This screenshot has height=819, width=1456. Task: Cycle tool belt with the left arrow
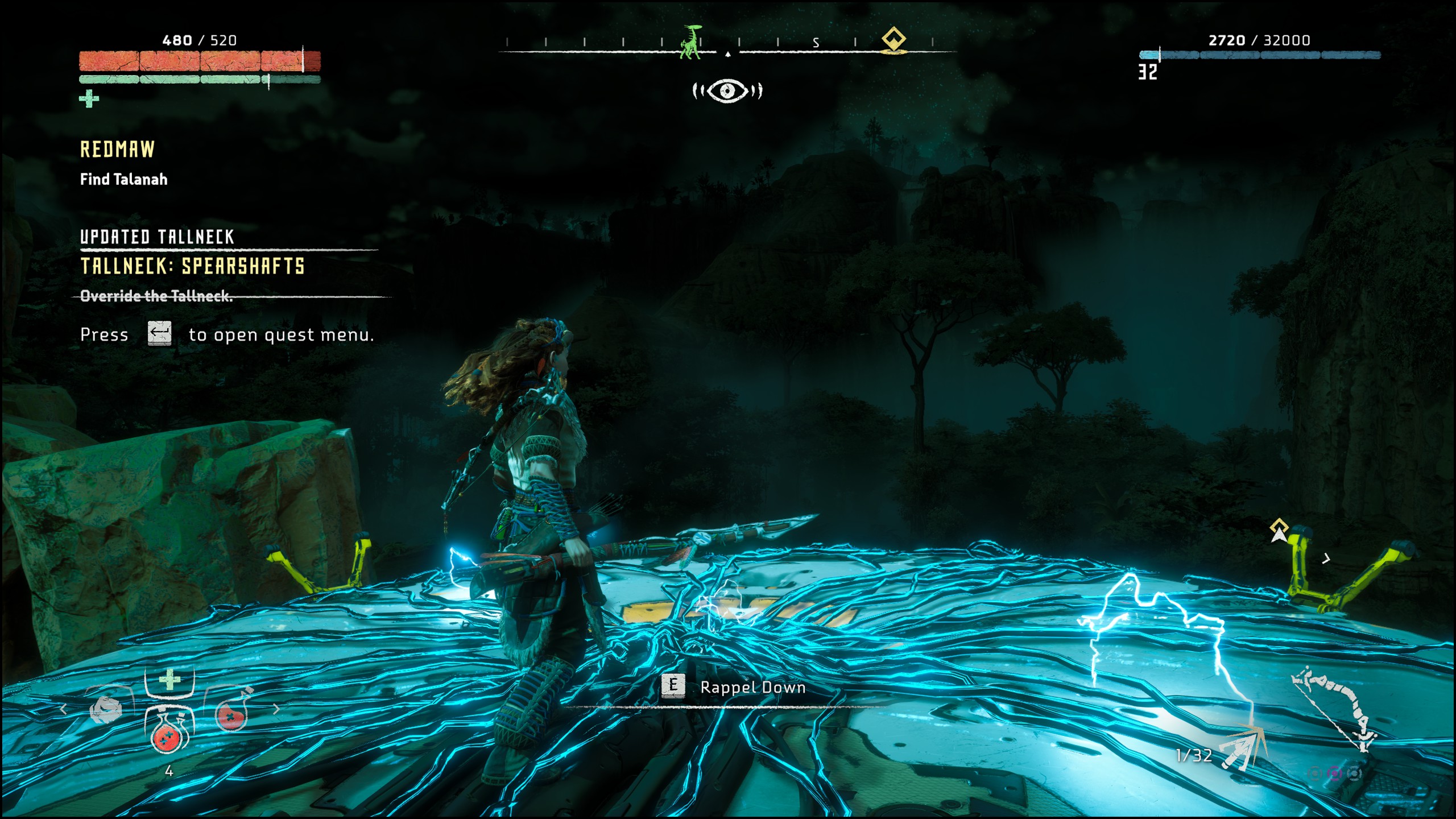pos(64,709)
